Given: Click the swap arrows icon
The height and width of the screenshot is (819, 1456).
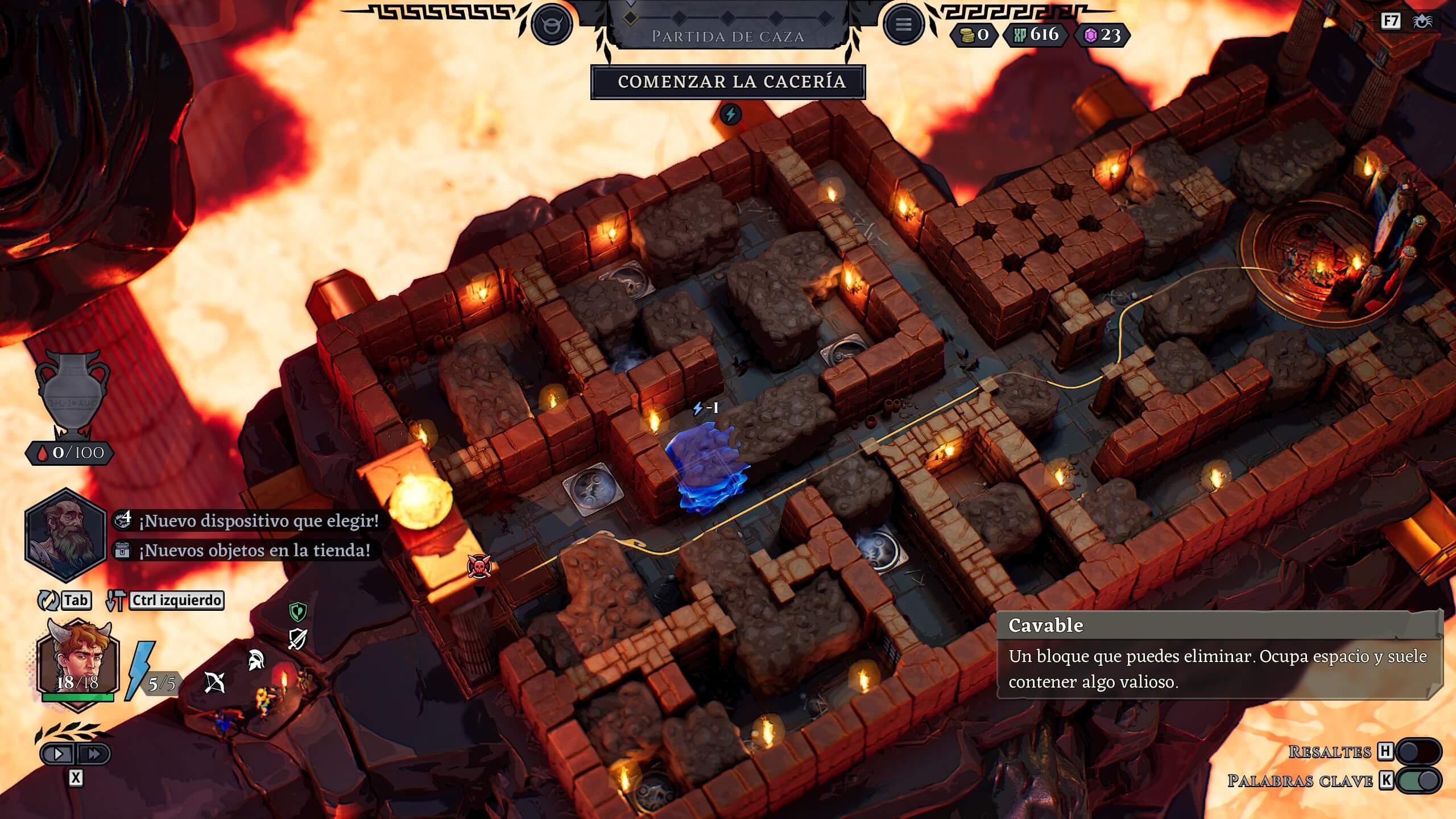Looking at the screenshot, I should coord(48,600).
